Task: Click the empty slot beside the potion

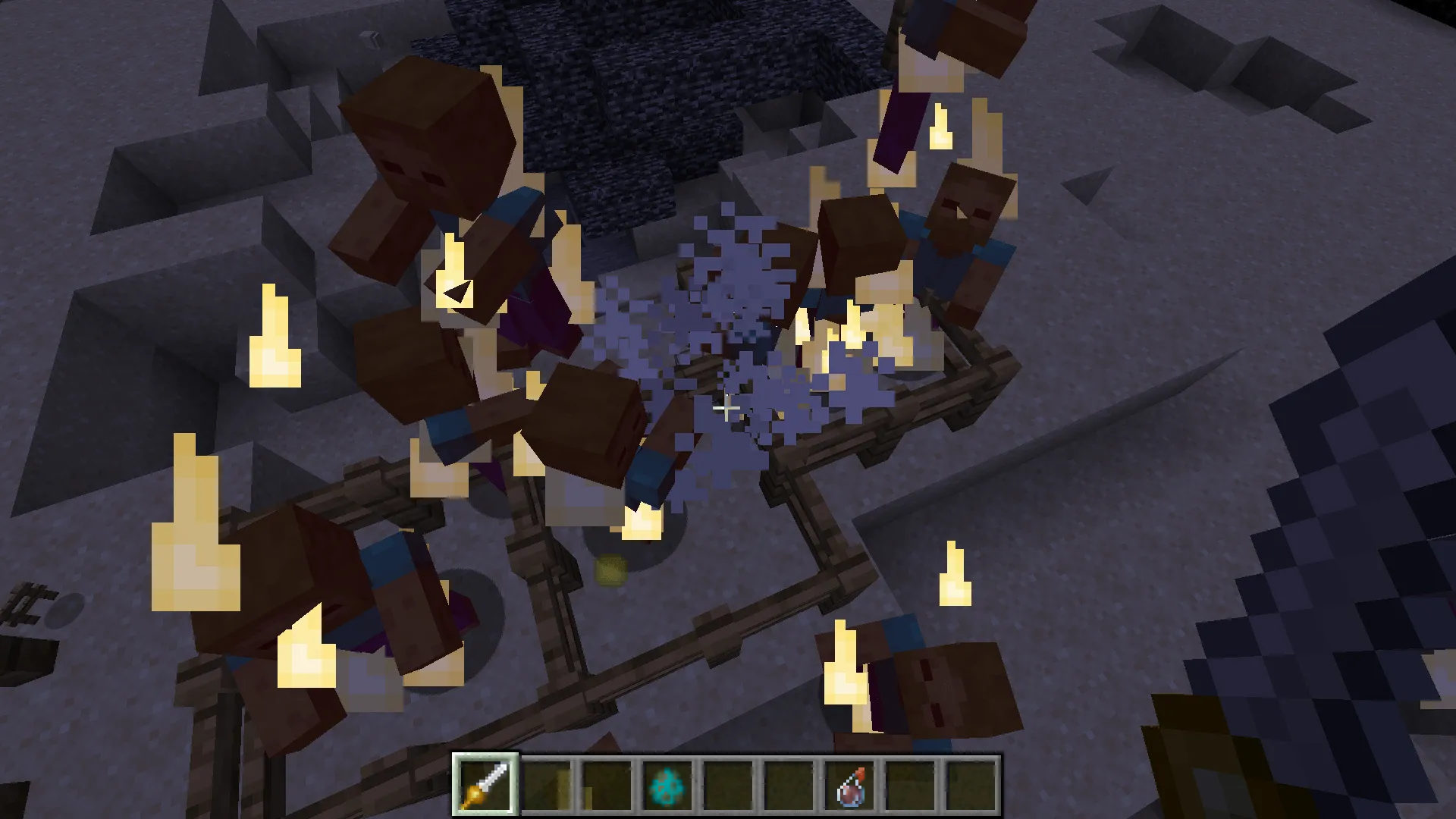Action: click(910, 785)
